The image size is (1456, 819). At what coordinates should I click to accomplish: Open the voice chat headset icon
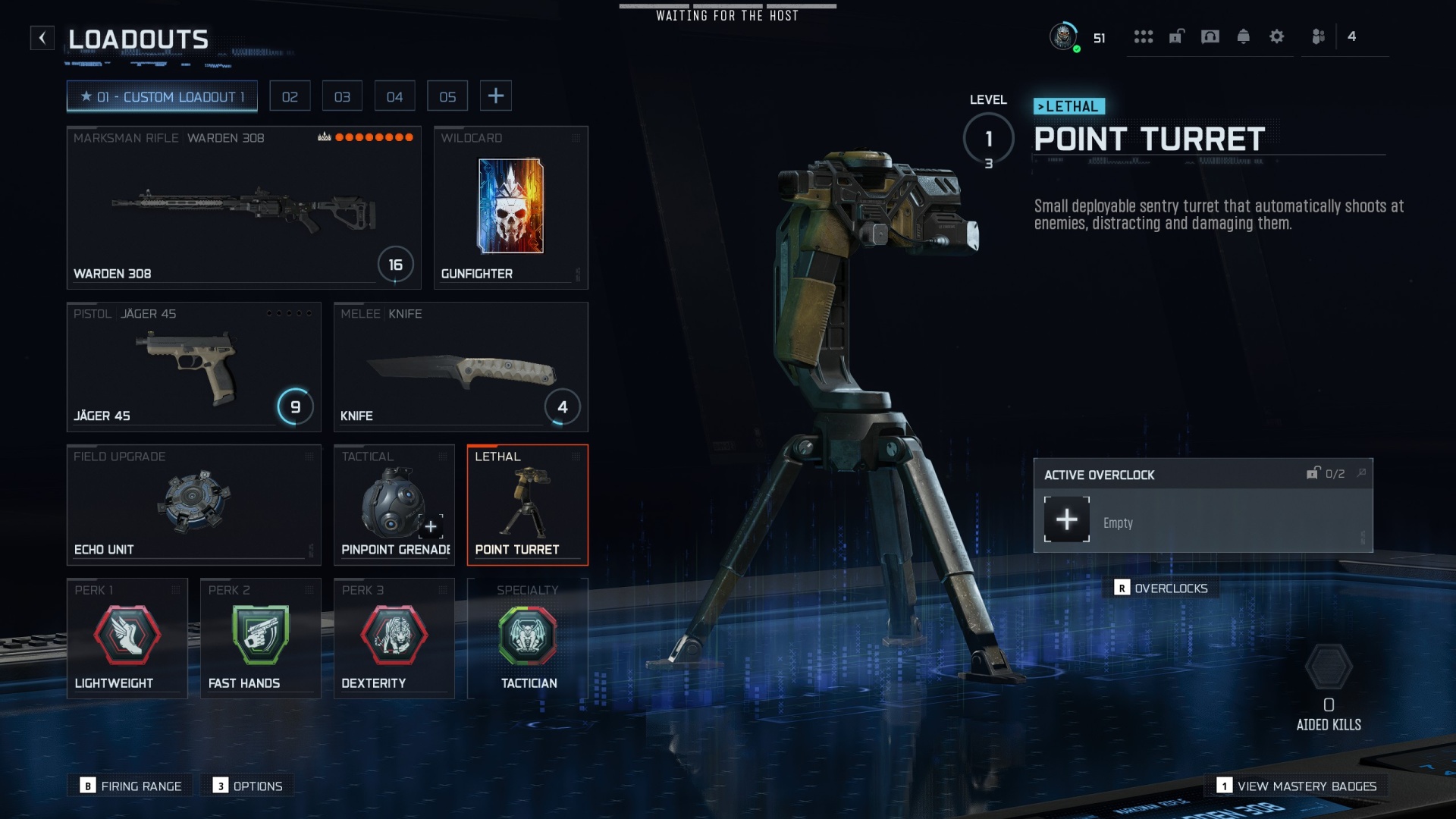click(1210, 36)
